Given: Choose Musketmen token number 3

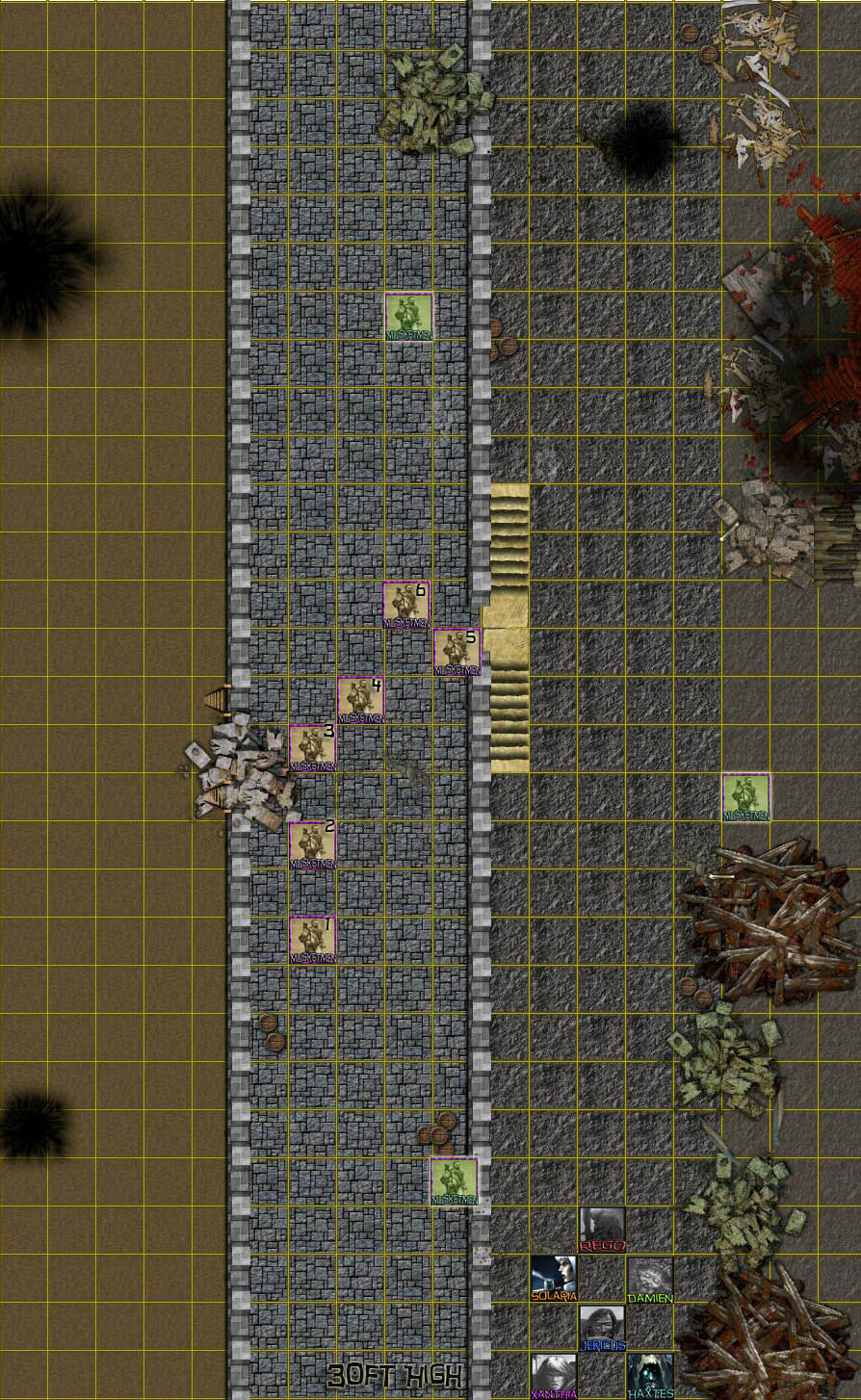Looking at the screenshot, I should [313, 748].
